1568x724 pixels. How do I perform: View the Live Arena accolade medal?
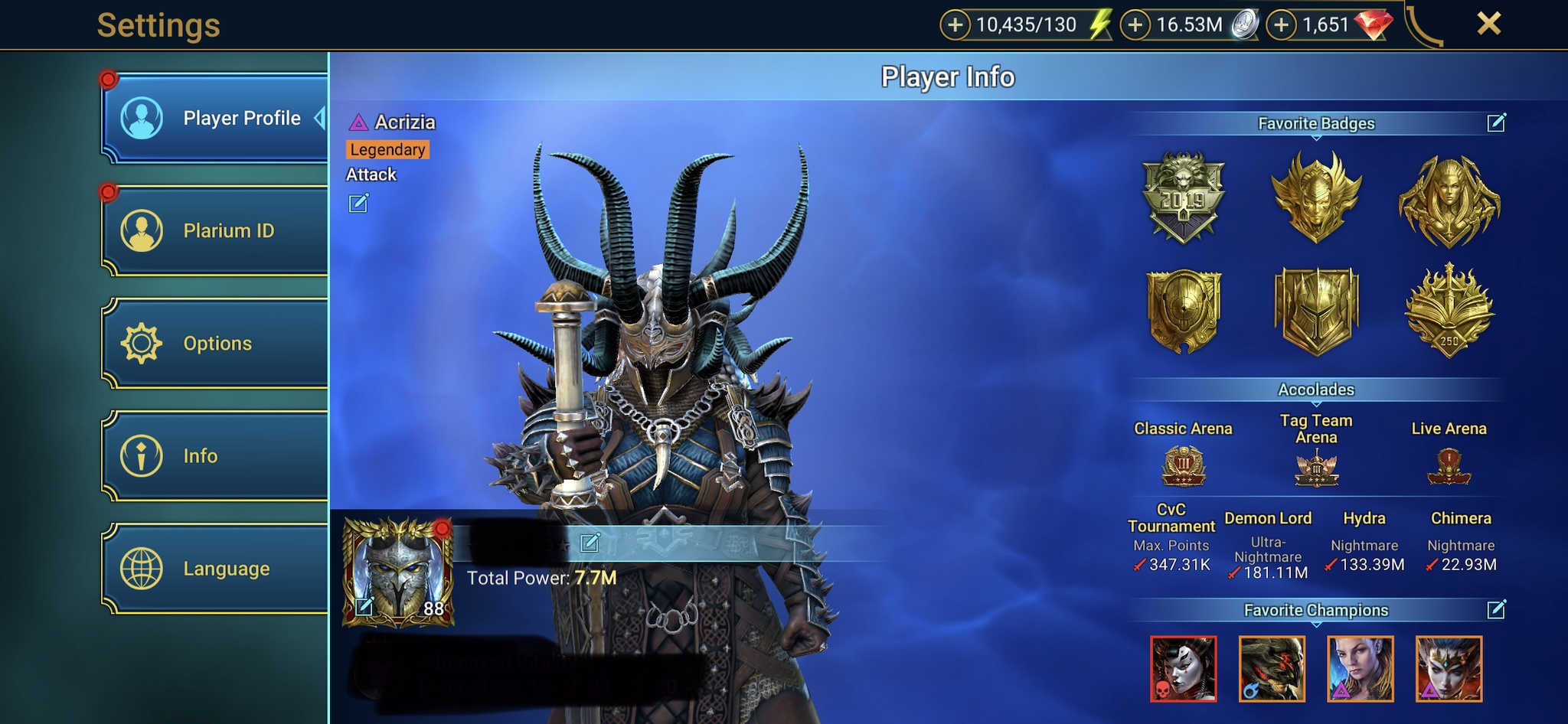pyautogui.click(x=1449, y=466)
